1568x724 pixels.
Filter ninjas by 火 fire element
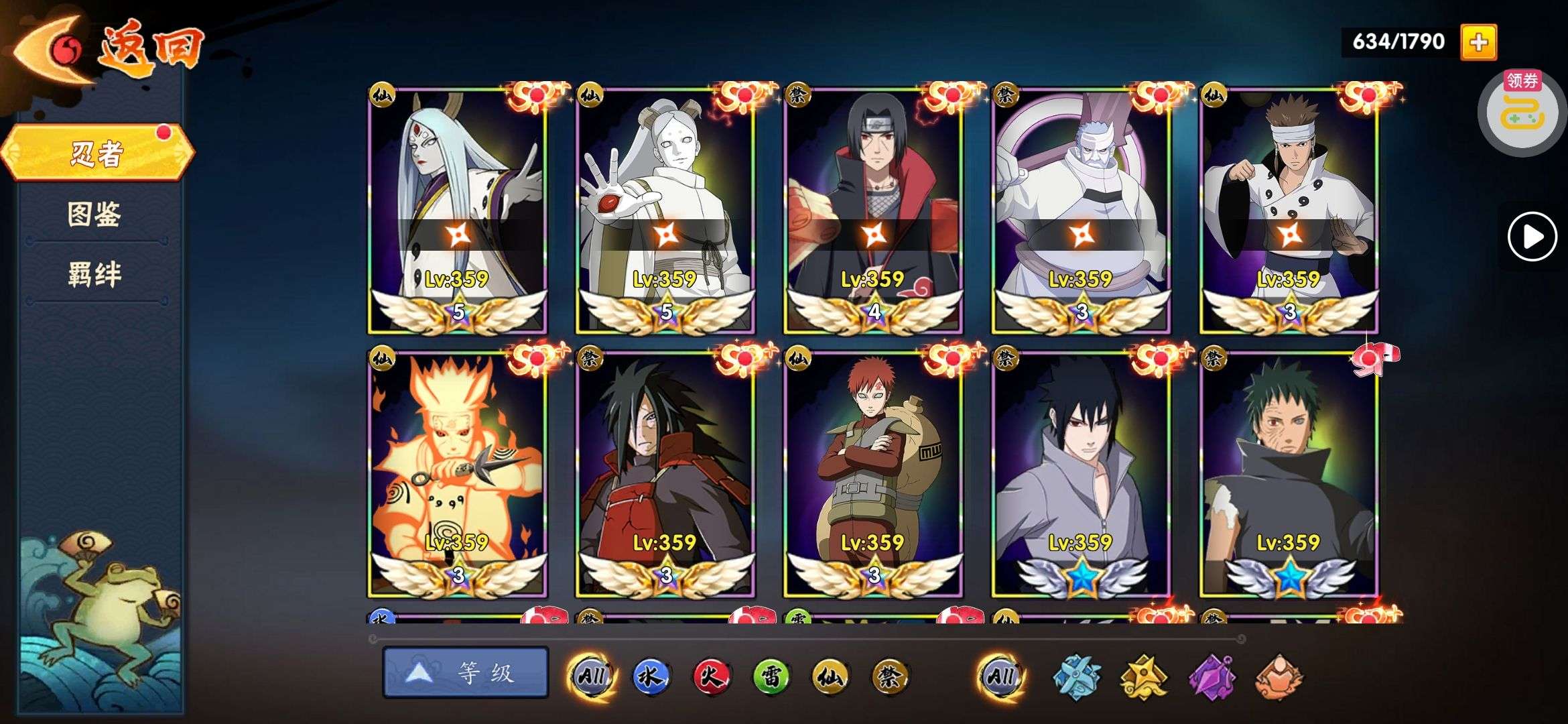(x=711, y=676)
